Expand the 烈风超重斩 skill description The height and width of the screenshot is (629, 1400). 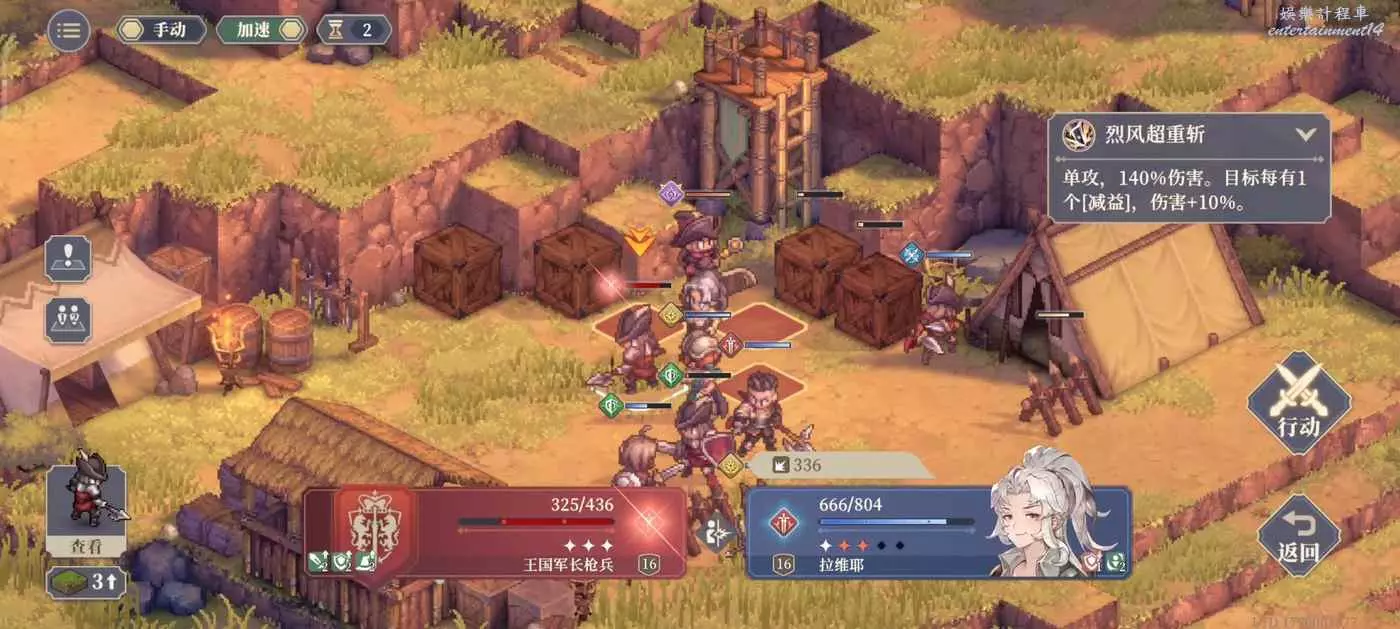click(1305, 134)
